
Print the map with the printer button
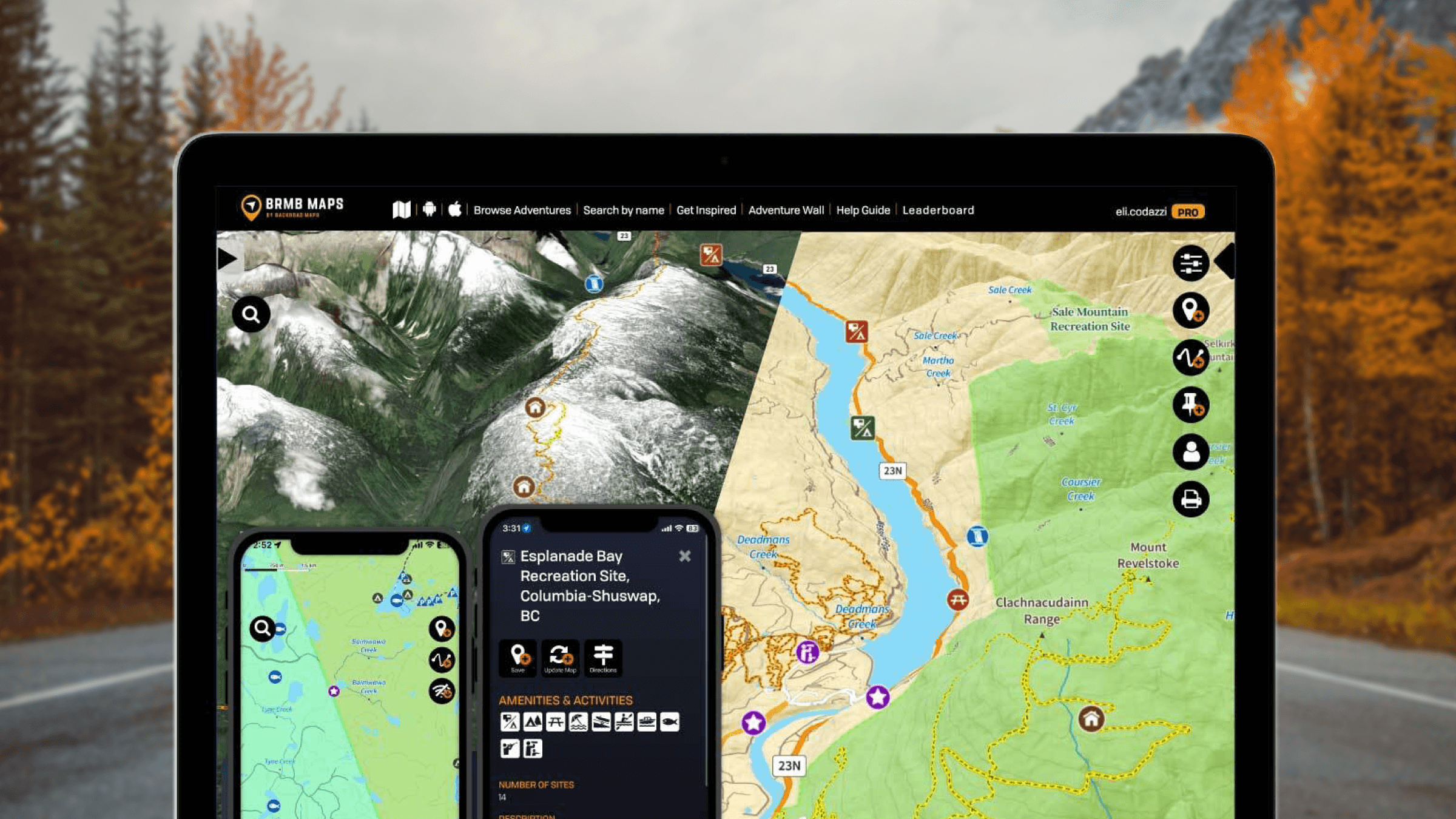[1190, 499]
